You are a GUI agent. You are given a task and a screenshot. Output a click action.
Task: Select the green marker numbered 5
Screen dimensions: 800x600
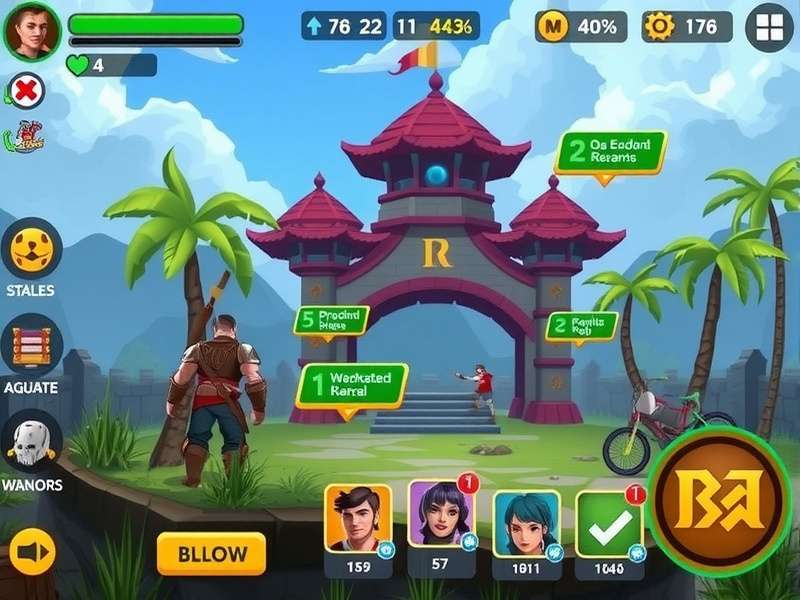pos(331,320)
